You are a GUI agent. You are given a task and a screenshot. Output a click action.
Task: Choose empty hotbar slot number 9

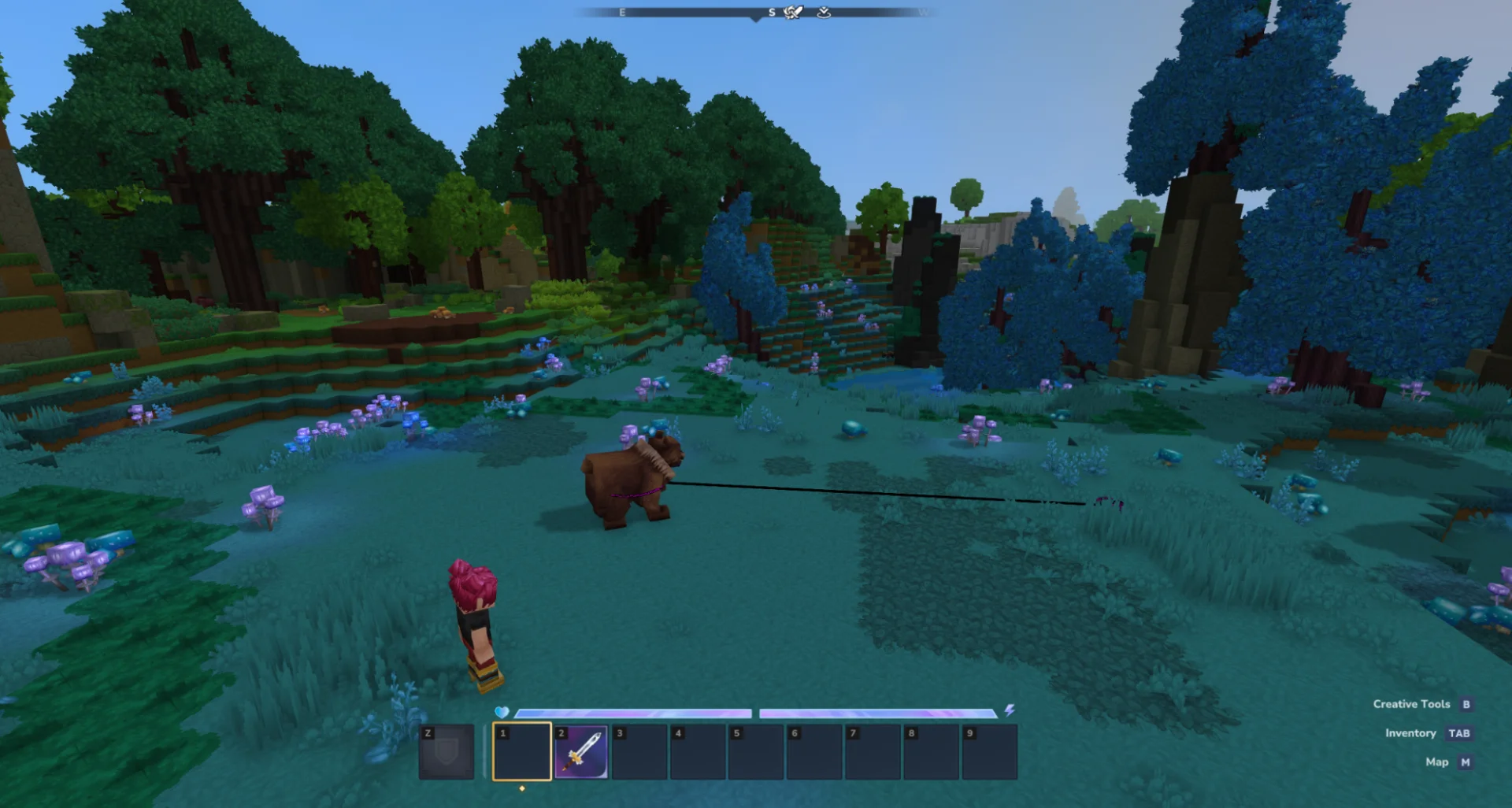989,752
